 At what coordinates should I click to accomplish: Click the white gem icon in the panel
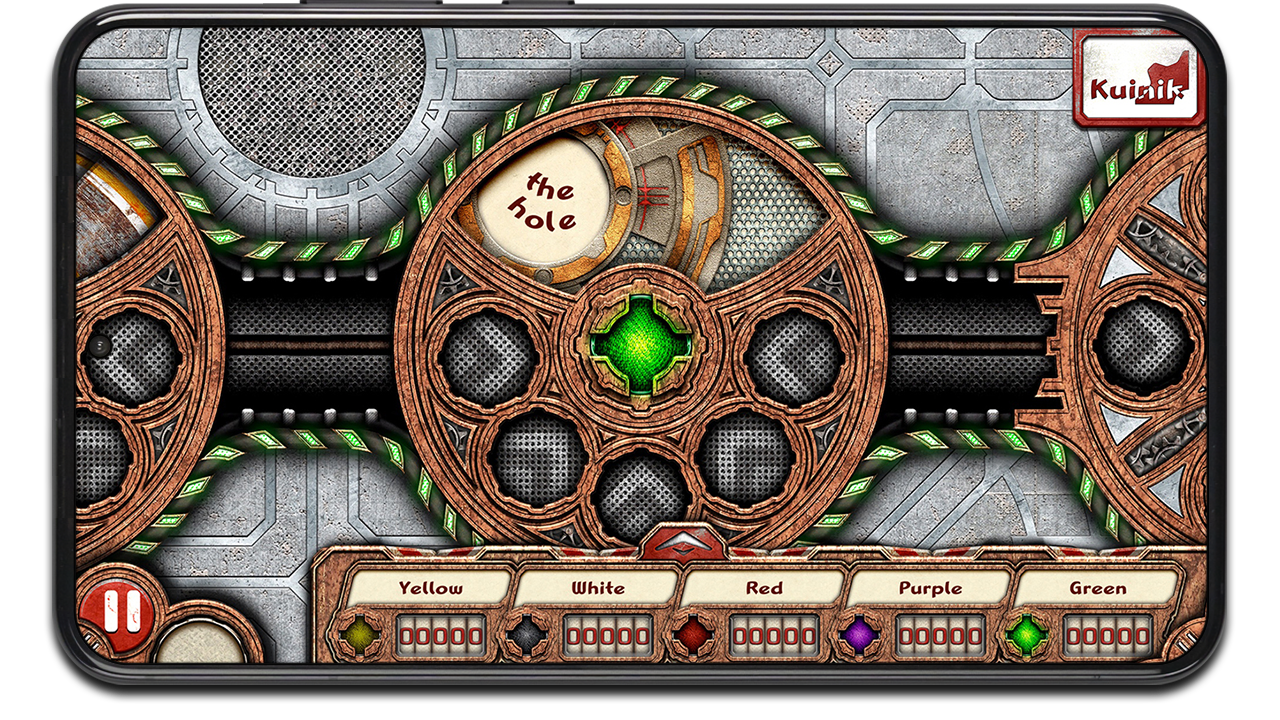point(525,634)
